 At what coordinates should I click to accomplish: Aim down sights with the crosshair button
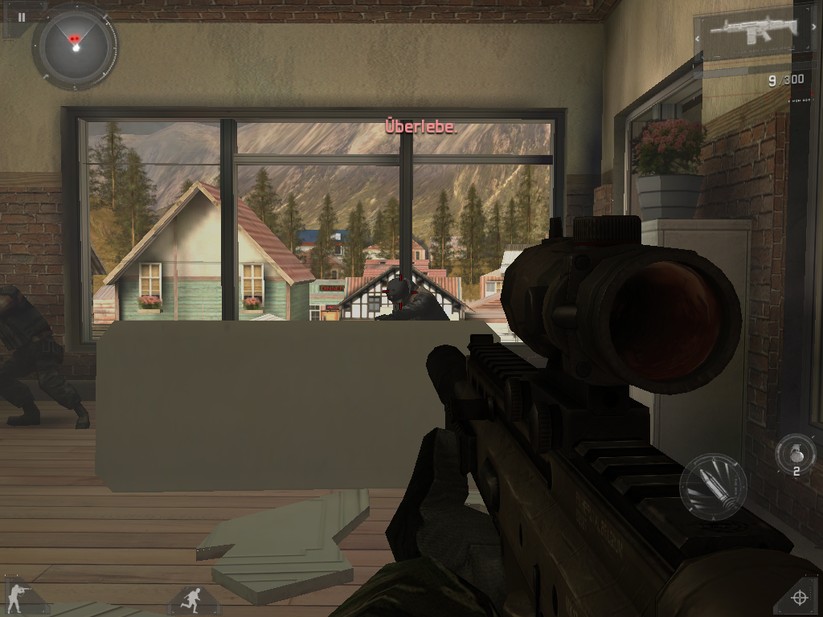(x=799, y=597)
